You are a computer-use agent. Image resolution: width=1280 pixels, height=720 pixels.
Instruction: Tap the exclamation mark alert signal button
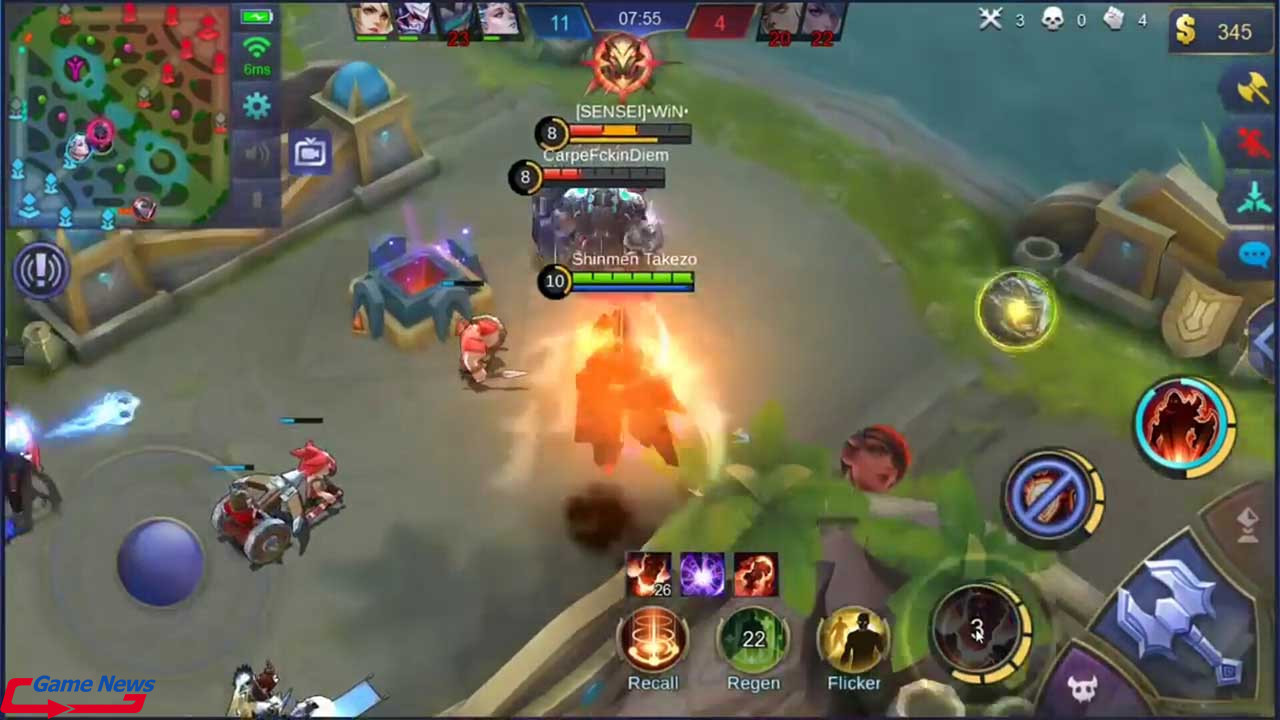point(41,271)
